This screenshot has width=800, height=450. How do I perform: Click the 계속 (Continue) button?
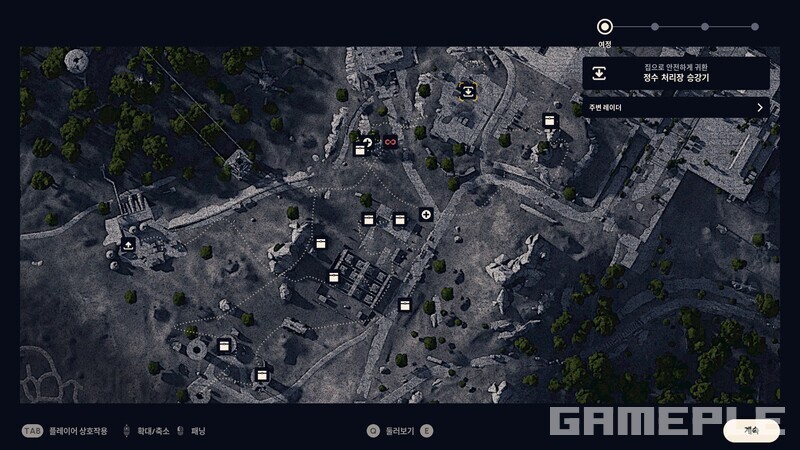click(751, 430)
